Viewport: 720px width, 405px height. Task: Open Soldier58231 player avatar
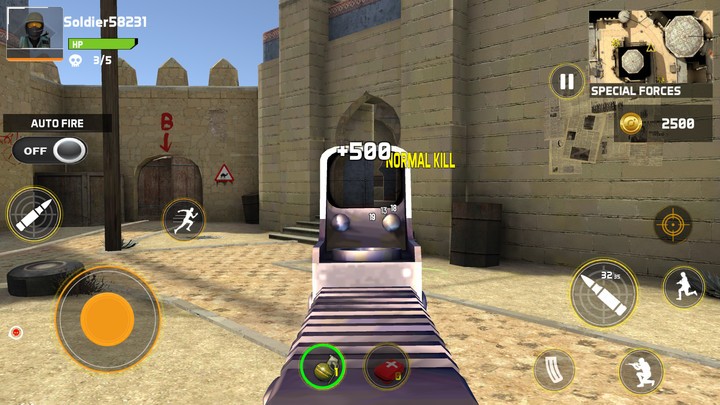35,33
